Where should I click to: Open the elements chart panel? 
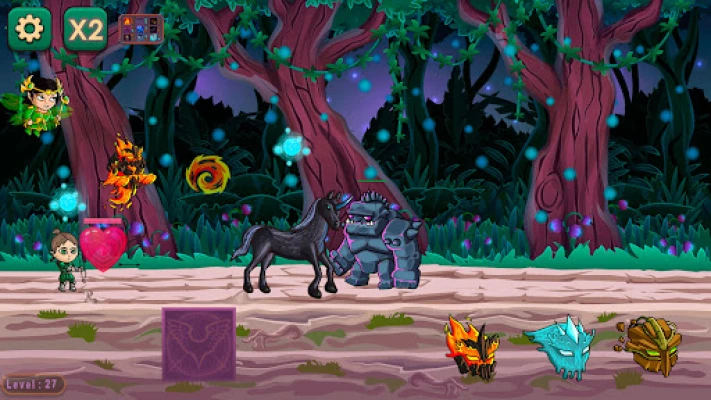click(x=140, y=28)
